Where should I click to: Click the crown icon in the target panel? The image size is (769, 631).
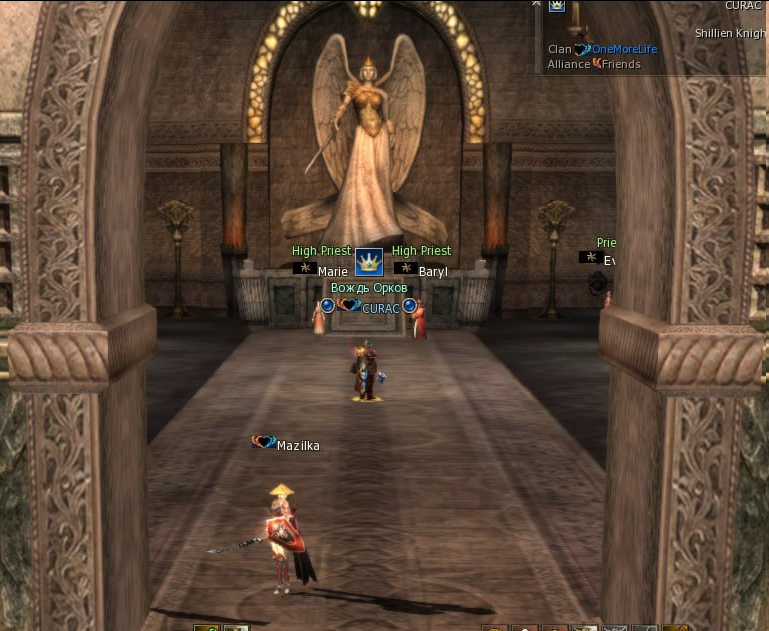[556, 5]
